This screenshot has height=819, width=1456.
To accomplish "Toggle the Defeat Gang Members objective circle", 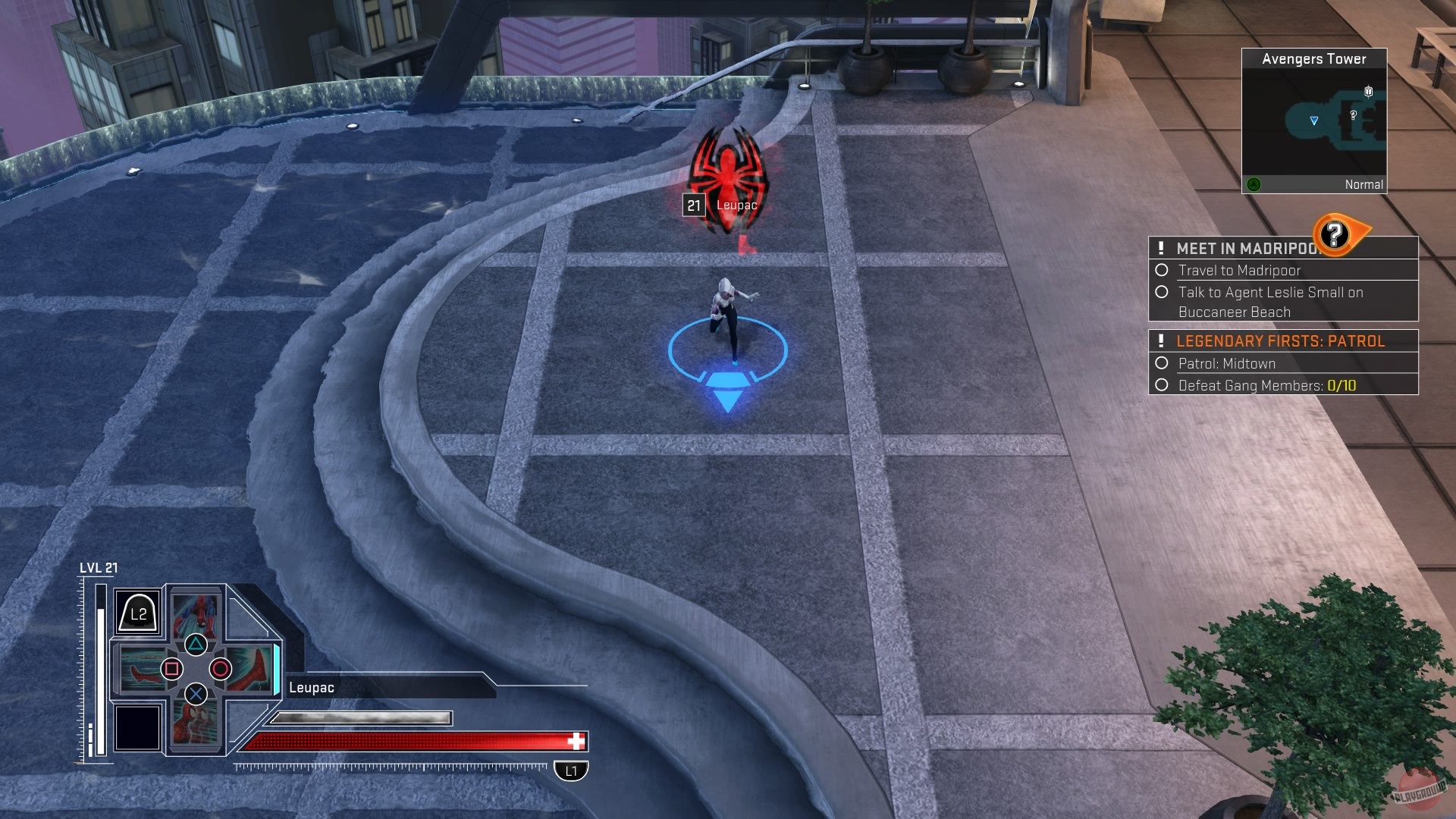I will tap(1163, 385).
